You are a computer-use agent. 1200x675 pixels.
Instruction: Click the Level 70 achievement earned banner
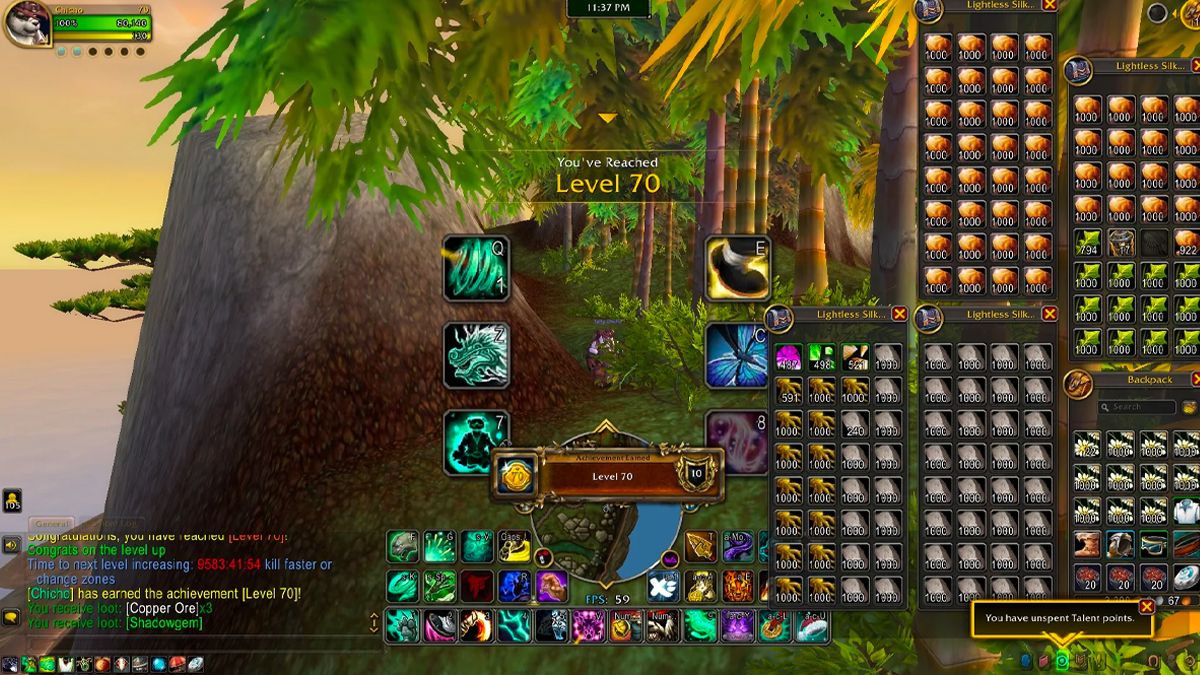[611, 476]
